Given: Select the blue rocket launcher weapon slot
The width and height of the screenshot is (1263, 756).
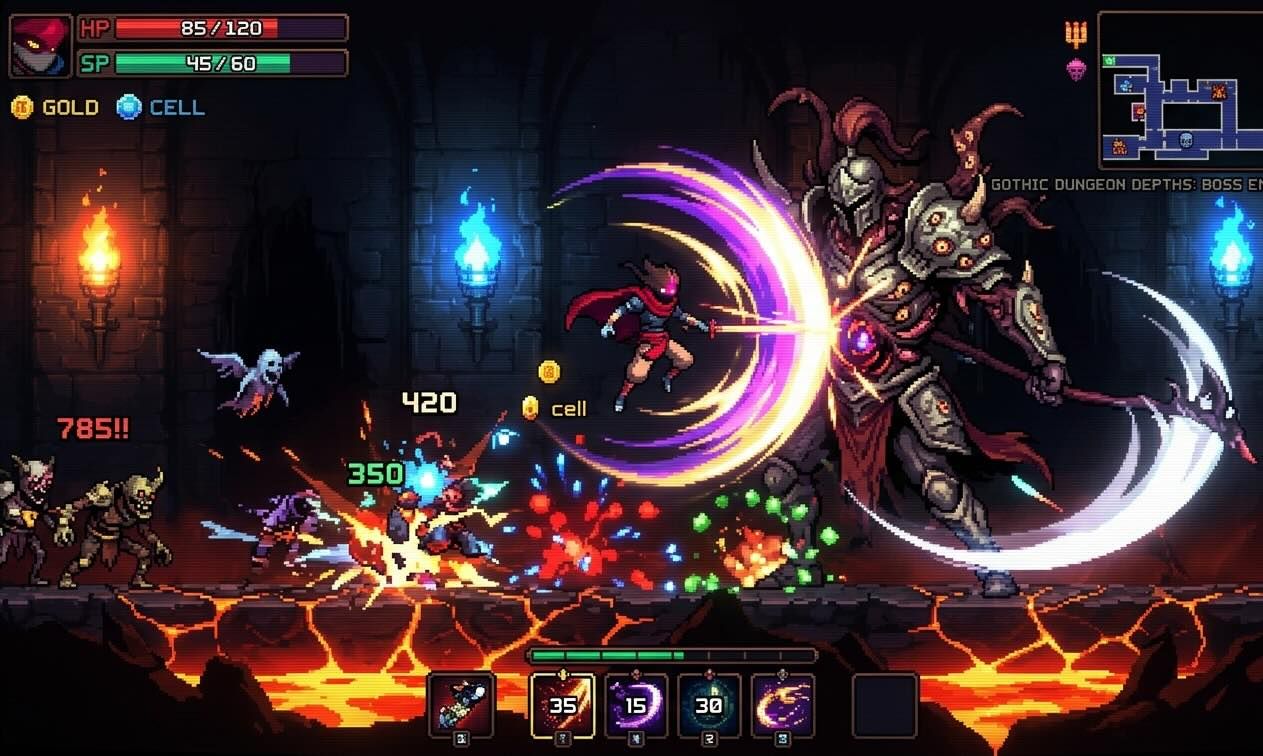Looking at the screenshot, I should 461,705.
